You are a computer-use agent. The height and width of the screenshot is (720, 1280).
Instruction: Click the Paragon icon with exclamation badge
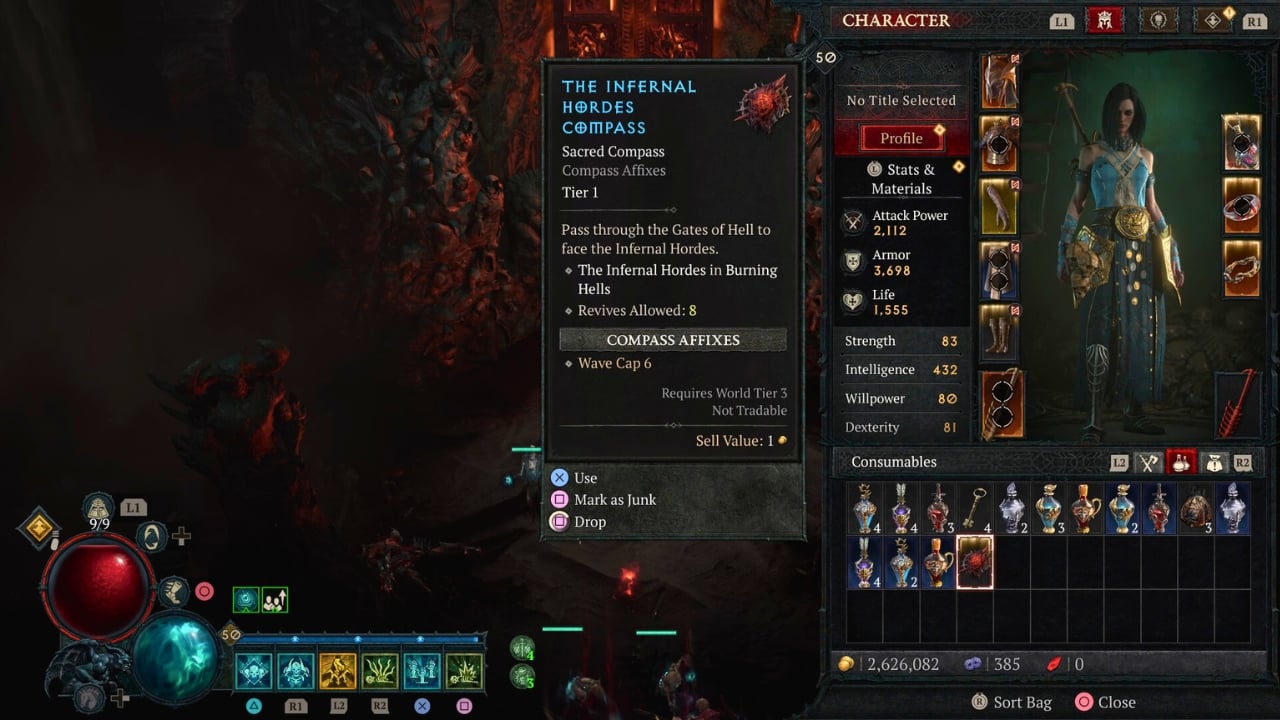coord(1211,20)
